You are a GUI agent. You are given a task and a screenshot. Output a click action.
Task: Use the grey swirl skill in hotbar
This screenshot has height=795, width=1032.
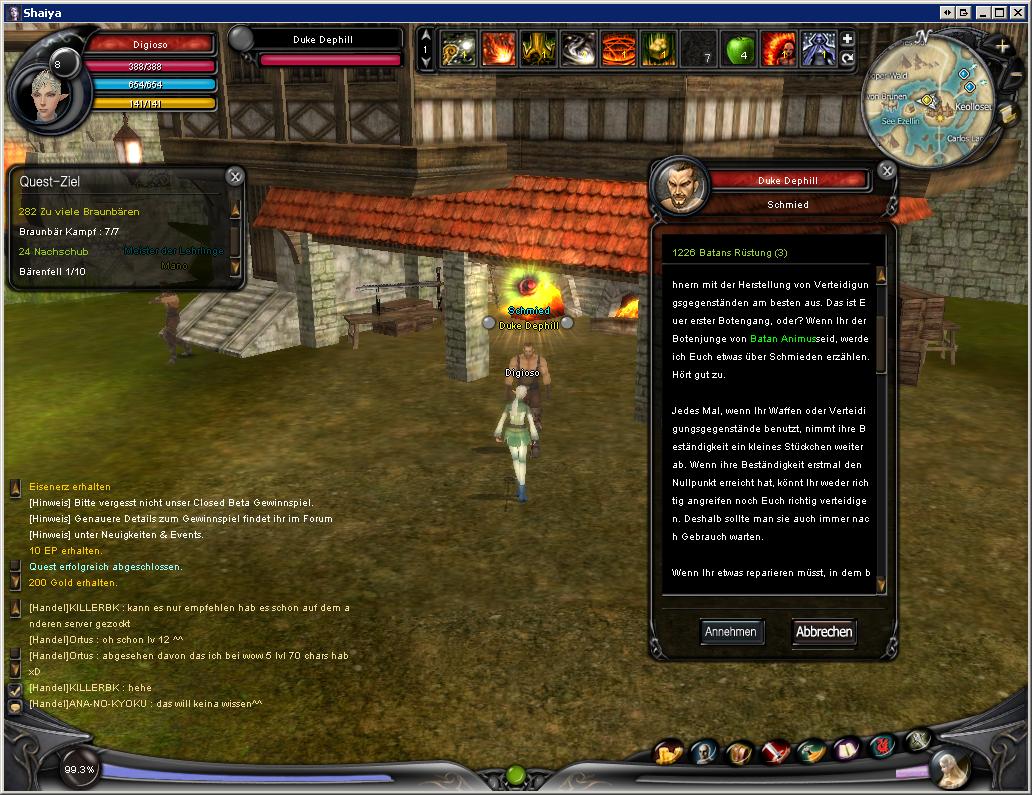click(578, 48)
